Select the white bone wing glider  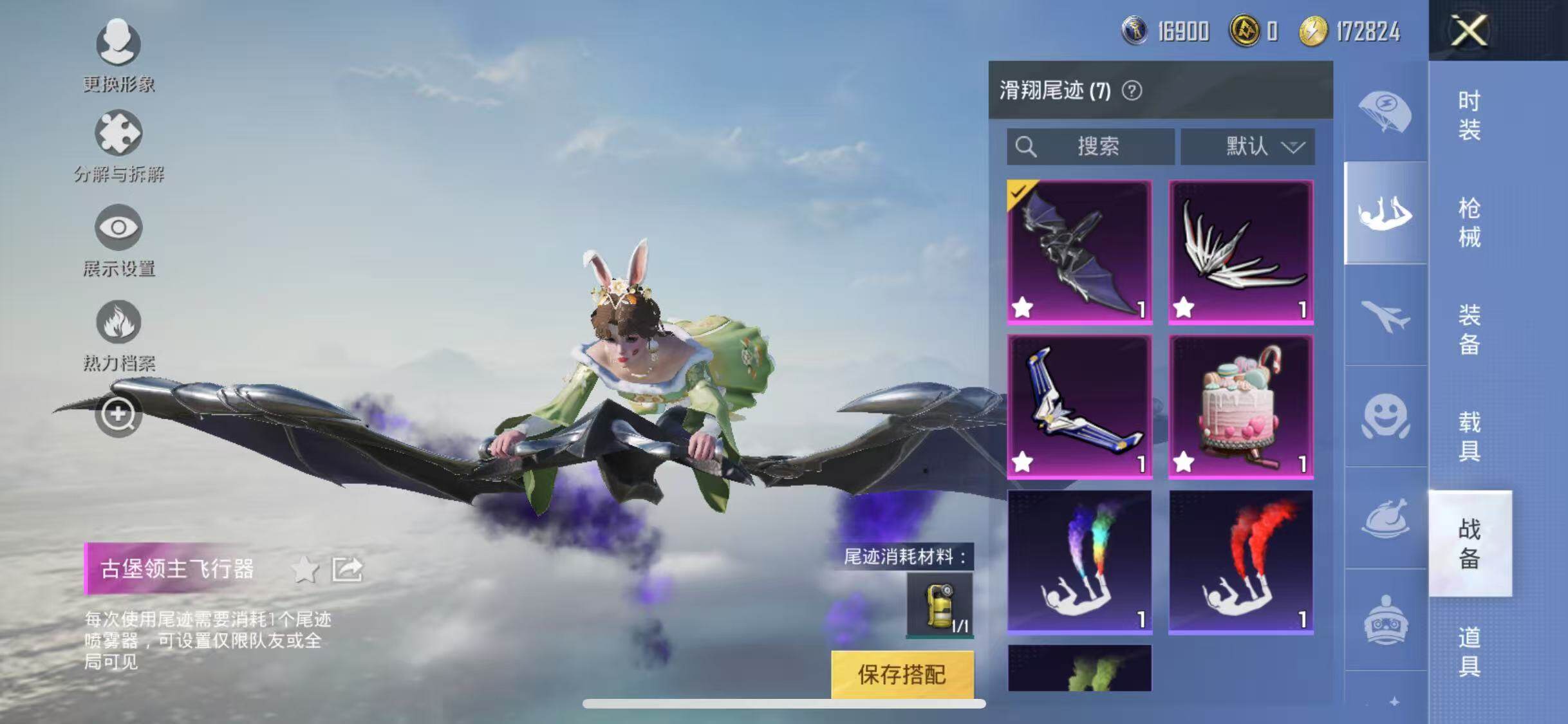click(x=1240, y=252)
